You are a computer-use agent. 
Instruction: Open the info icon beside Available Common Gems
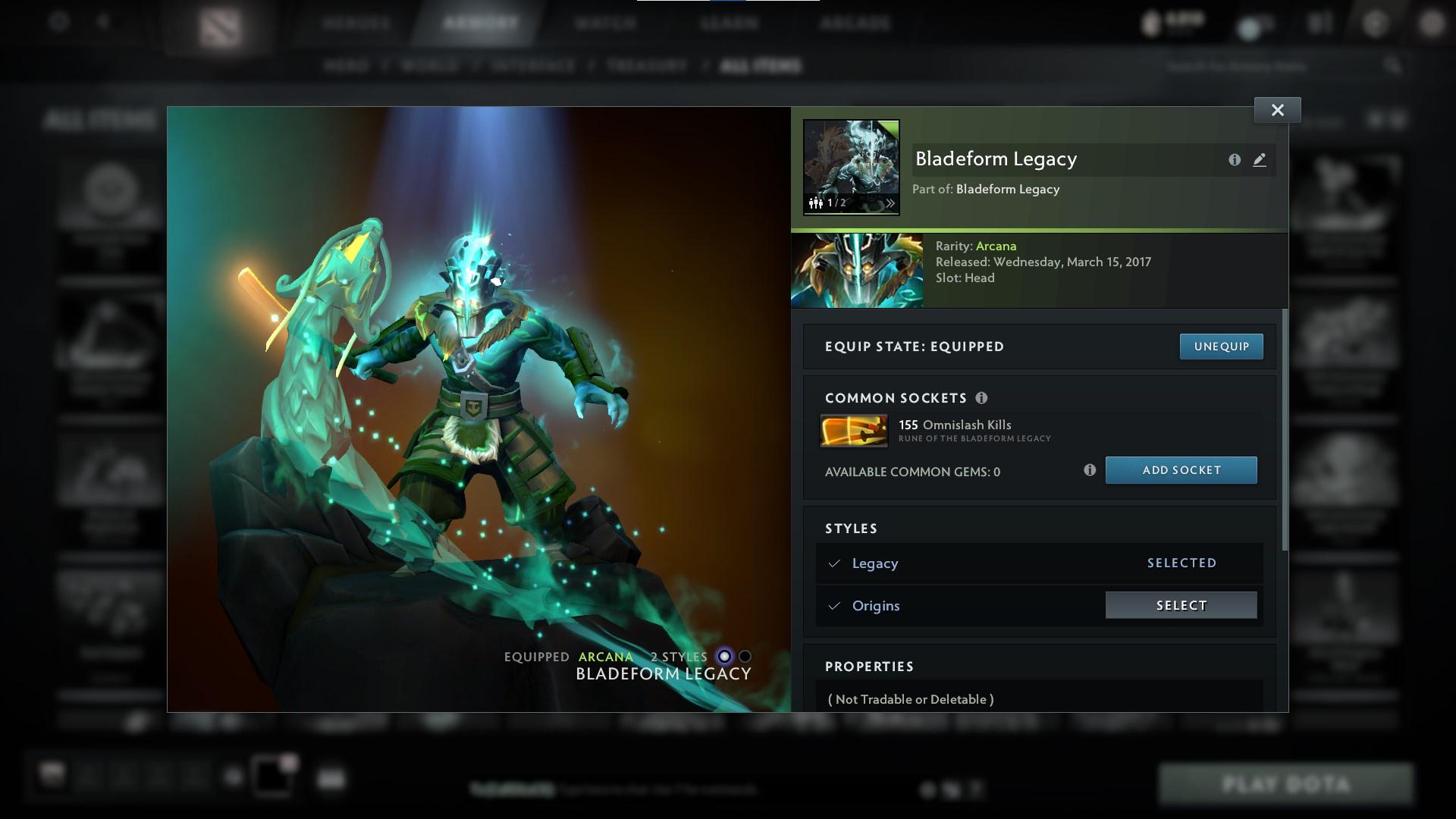pyautogui.click(x=1090, y=470)
